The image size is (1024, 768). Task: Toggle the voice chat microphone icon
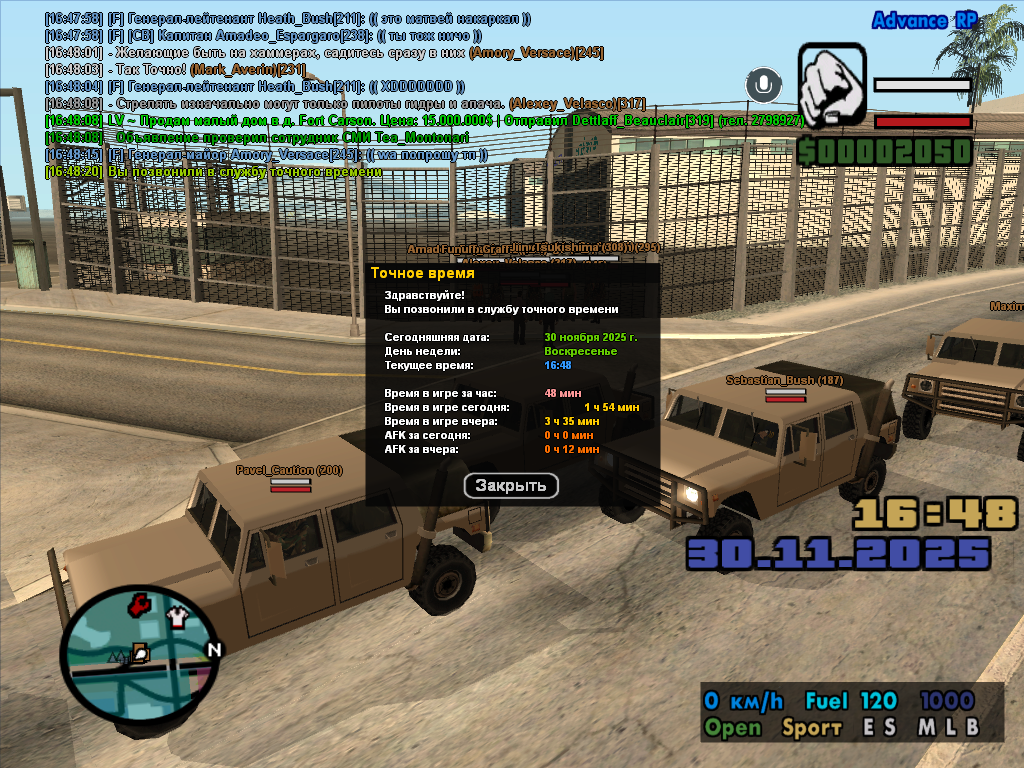[x=765, y=85]
